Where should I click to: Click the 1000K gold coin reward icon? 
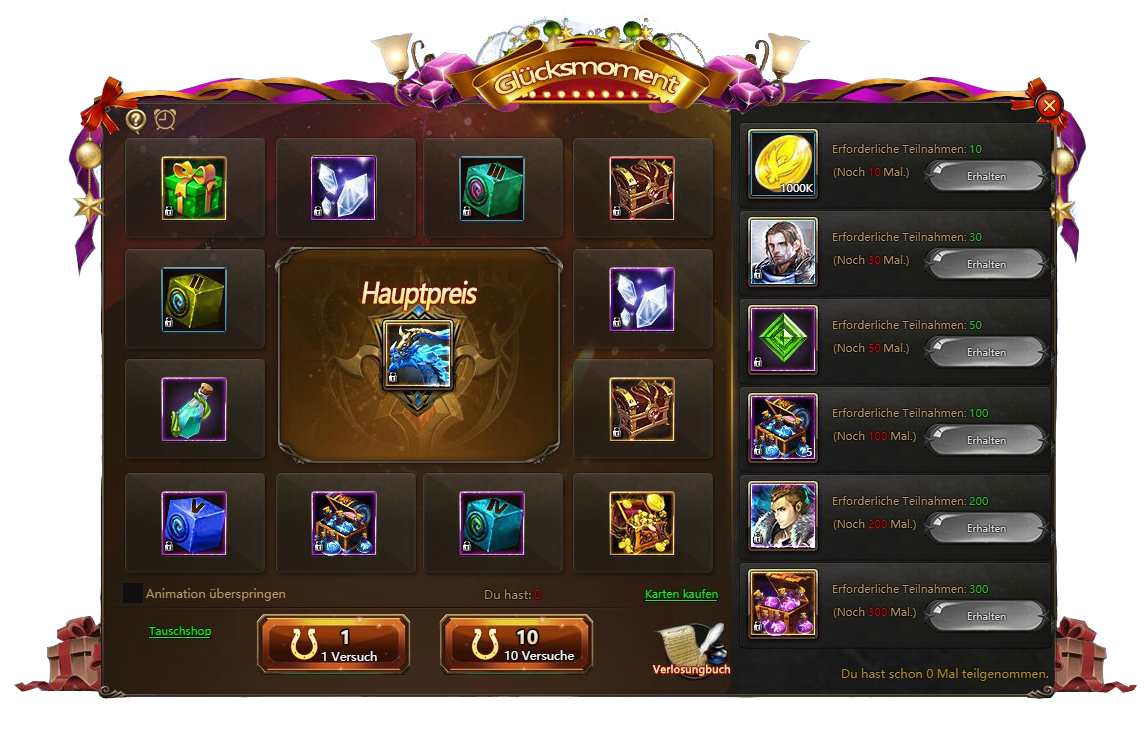(783, 165)
